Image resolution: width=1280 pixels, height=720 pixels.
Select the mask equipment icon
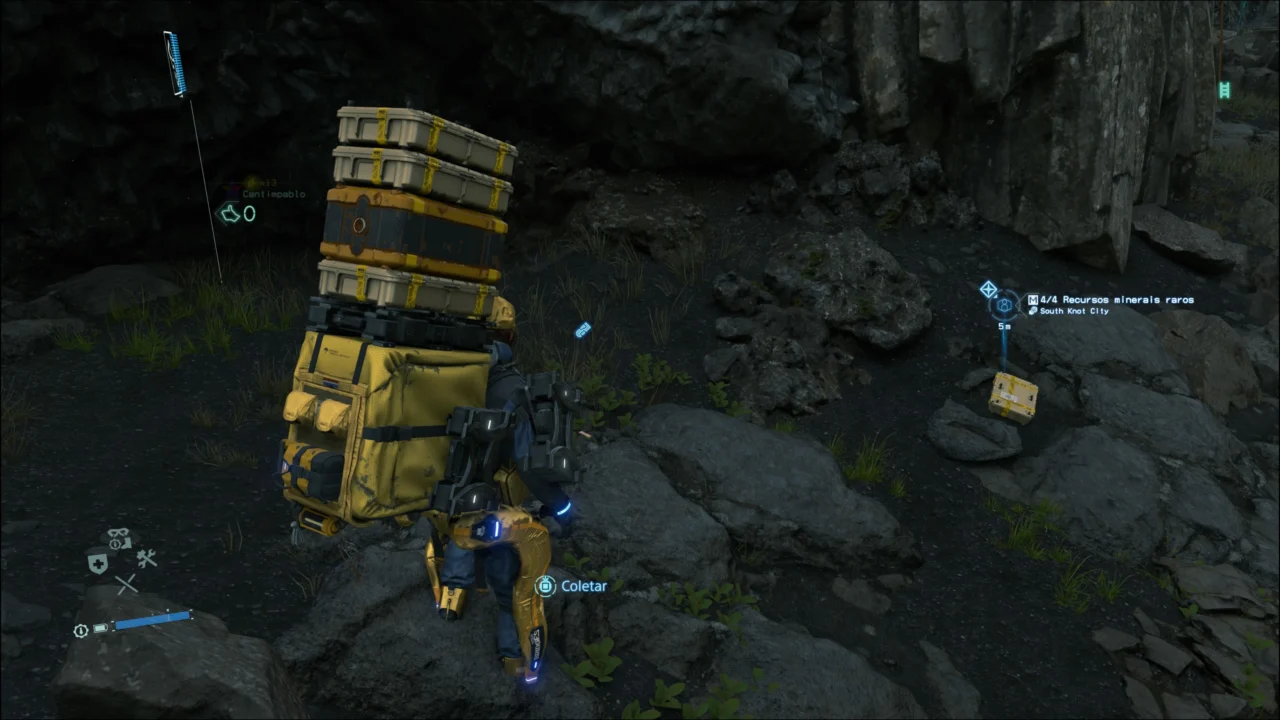(119, 538)
